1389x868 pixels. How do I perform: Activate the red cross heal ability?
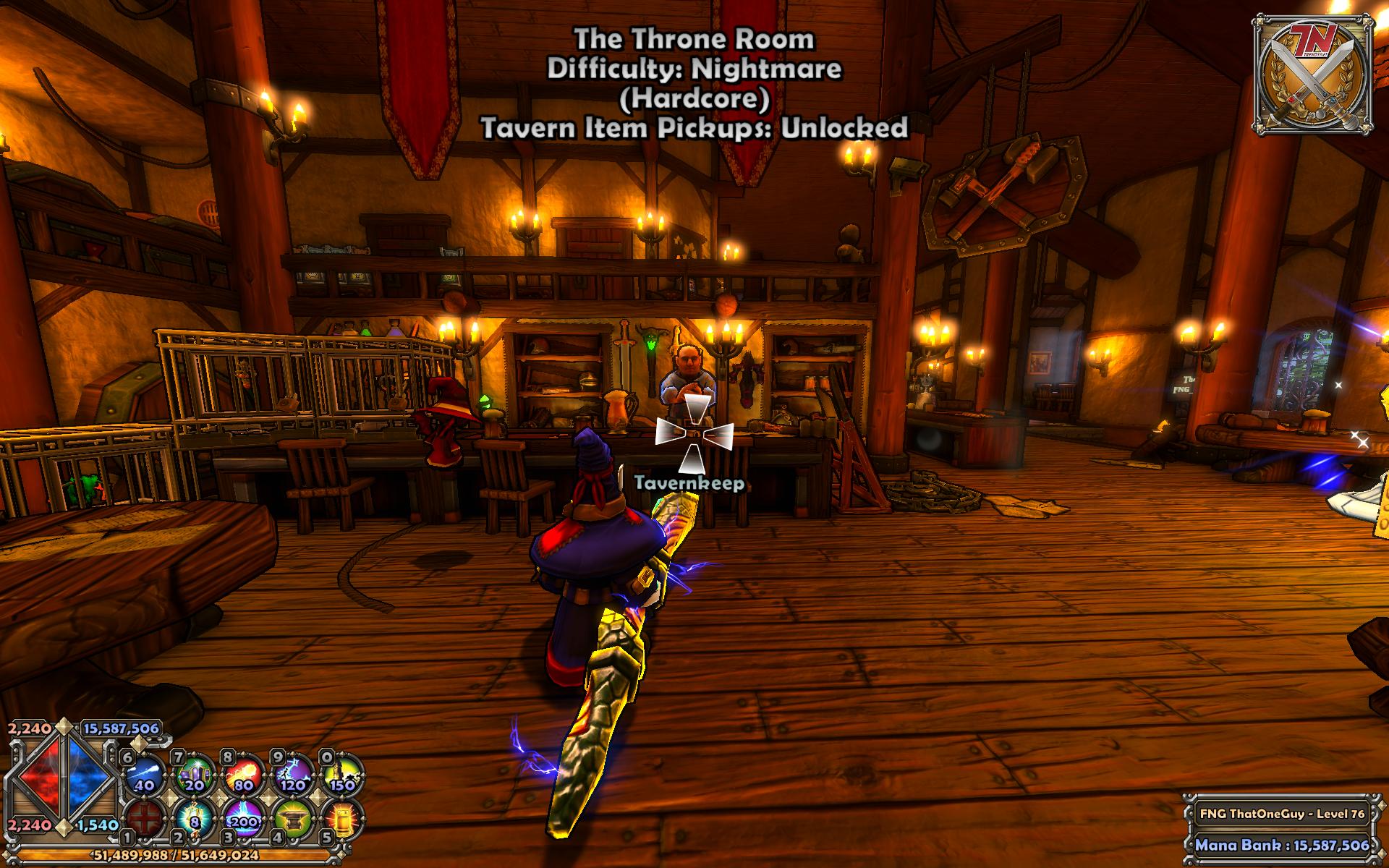(144, 819)
